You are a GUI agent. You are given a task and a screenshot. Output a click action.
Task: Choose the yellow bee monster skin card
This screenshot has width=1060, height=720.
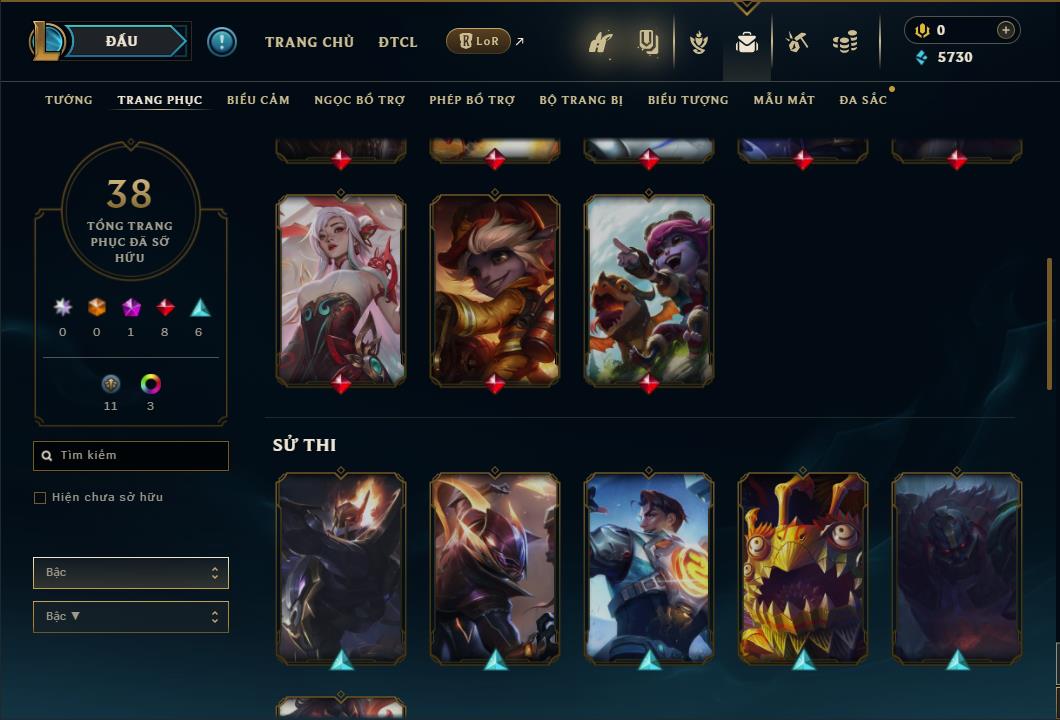pos(803,567)
